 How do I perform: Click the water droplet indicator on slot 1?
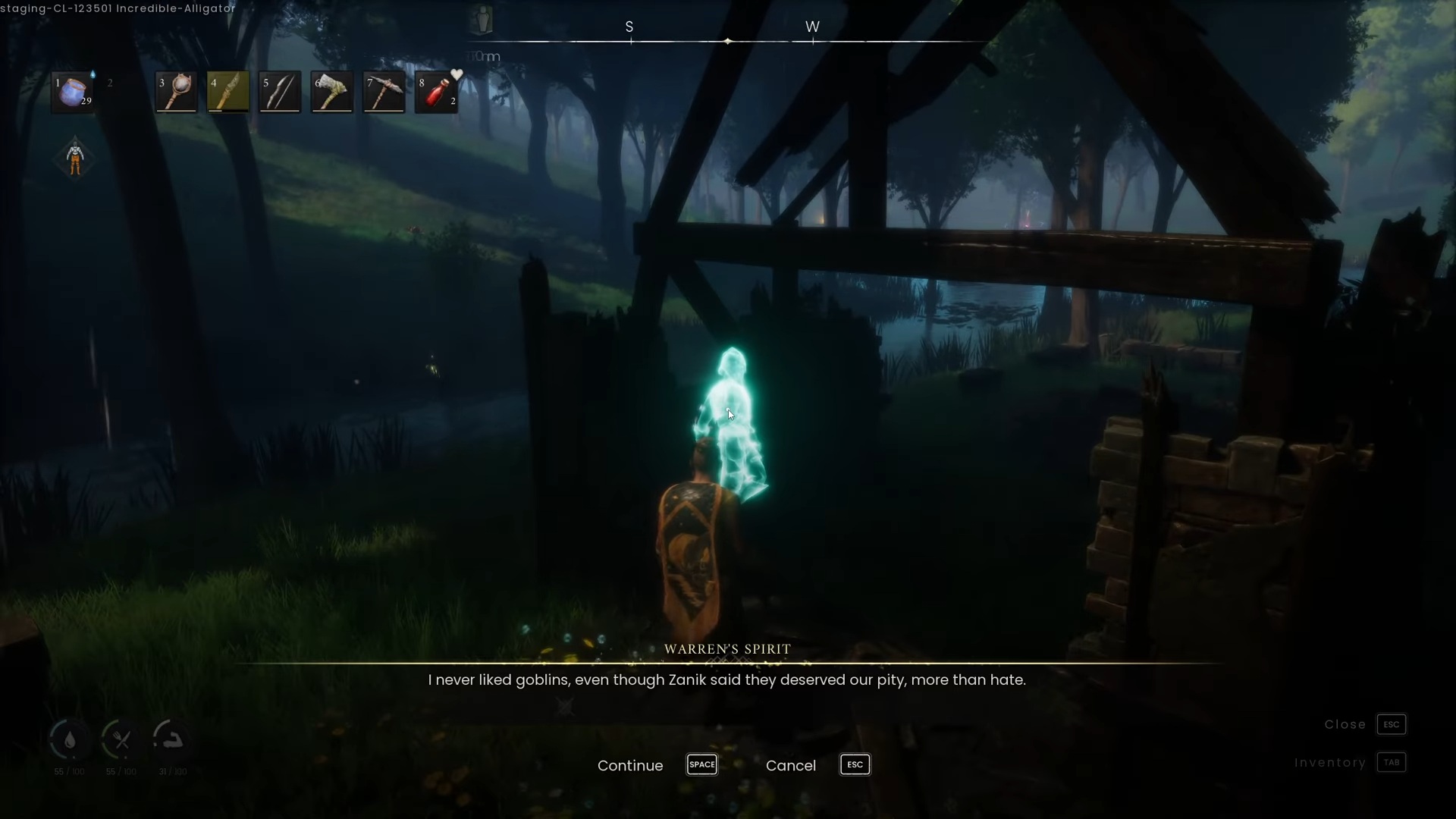(92, 75)
